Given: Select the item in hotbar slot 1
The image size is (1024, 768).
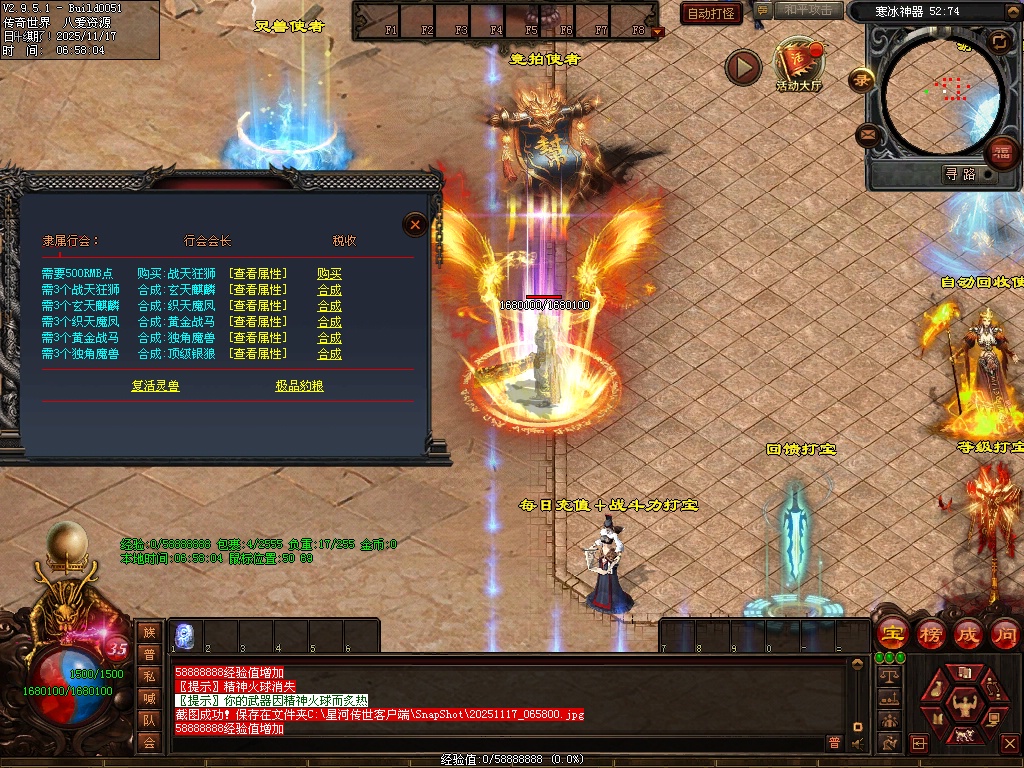Looking at the screenshot, I should [x=184, y=635].
